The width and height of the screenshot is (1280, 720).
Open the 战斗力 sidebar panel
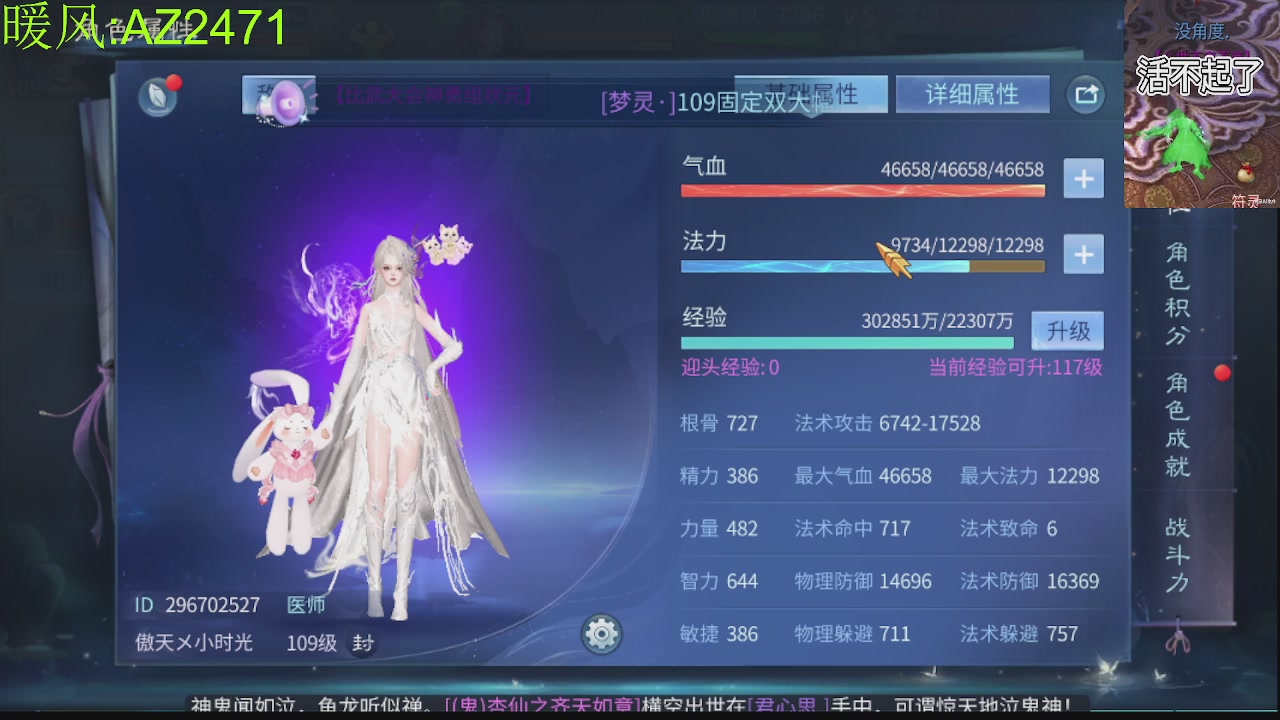pos(1175,555)
